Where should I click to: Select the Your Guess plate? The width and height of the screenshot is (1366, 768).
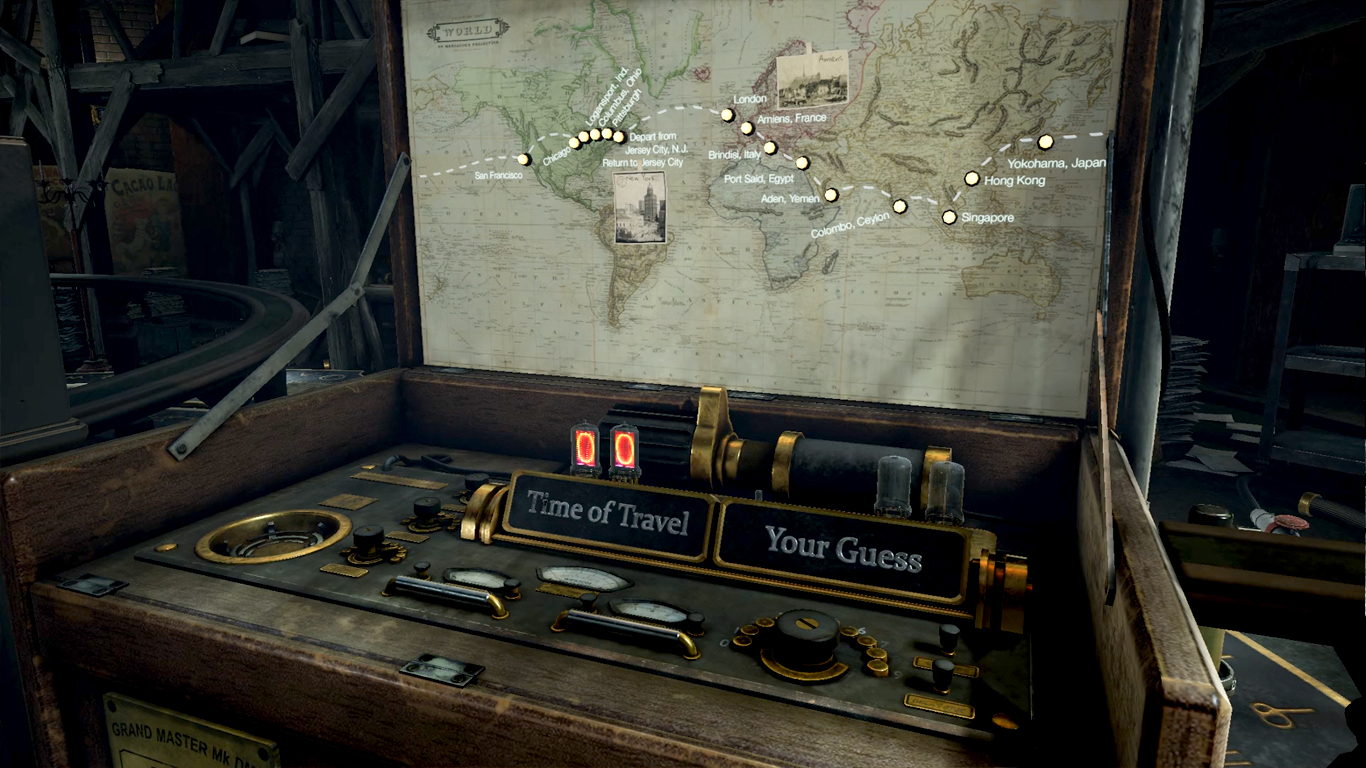(x=843, y=546)
